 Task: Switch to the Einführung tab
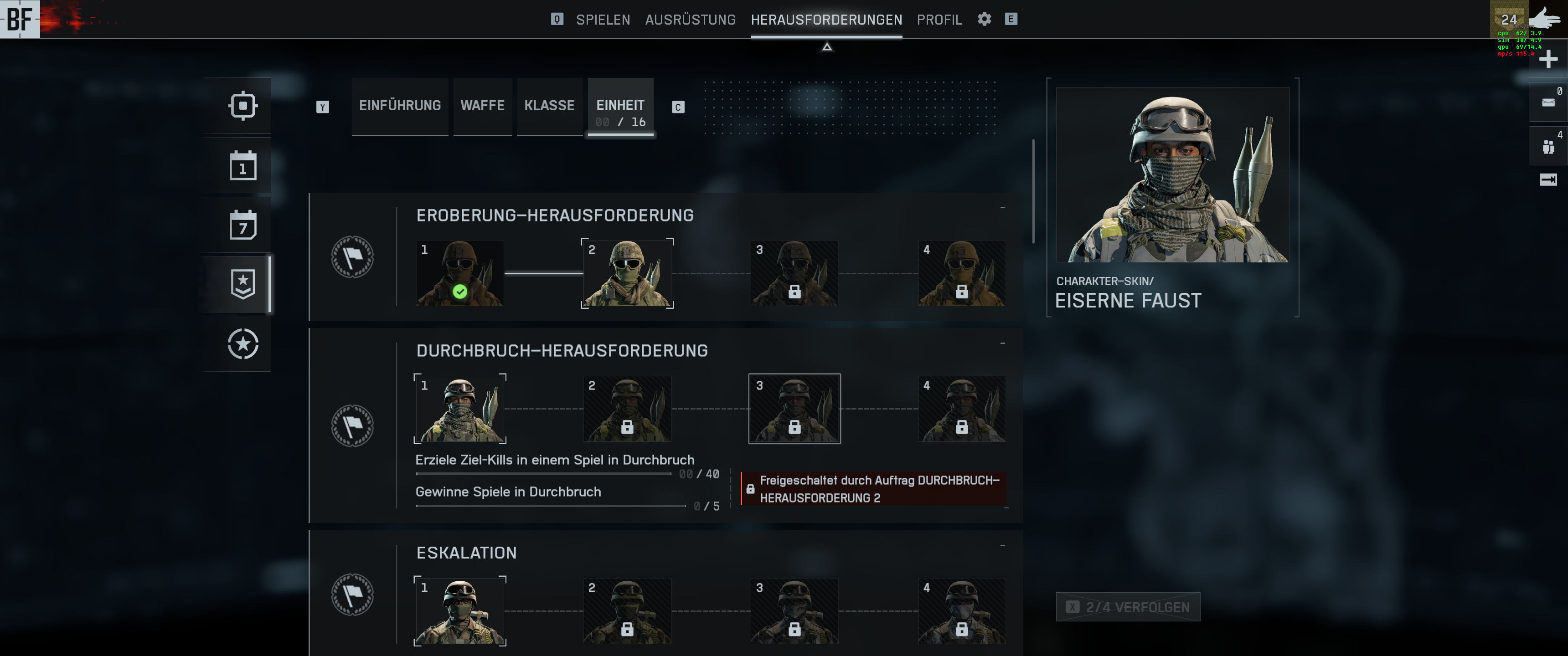click(x=400, y=106)
